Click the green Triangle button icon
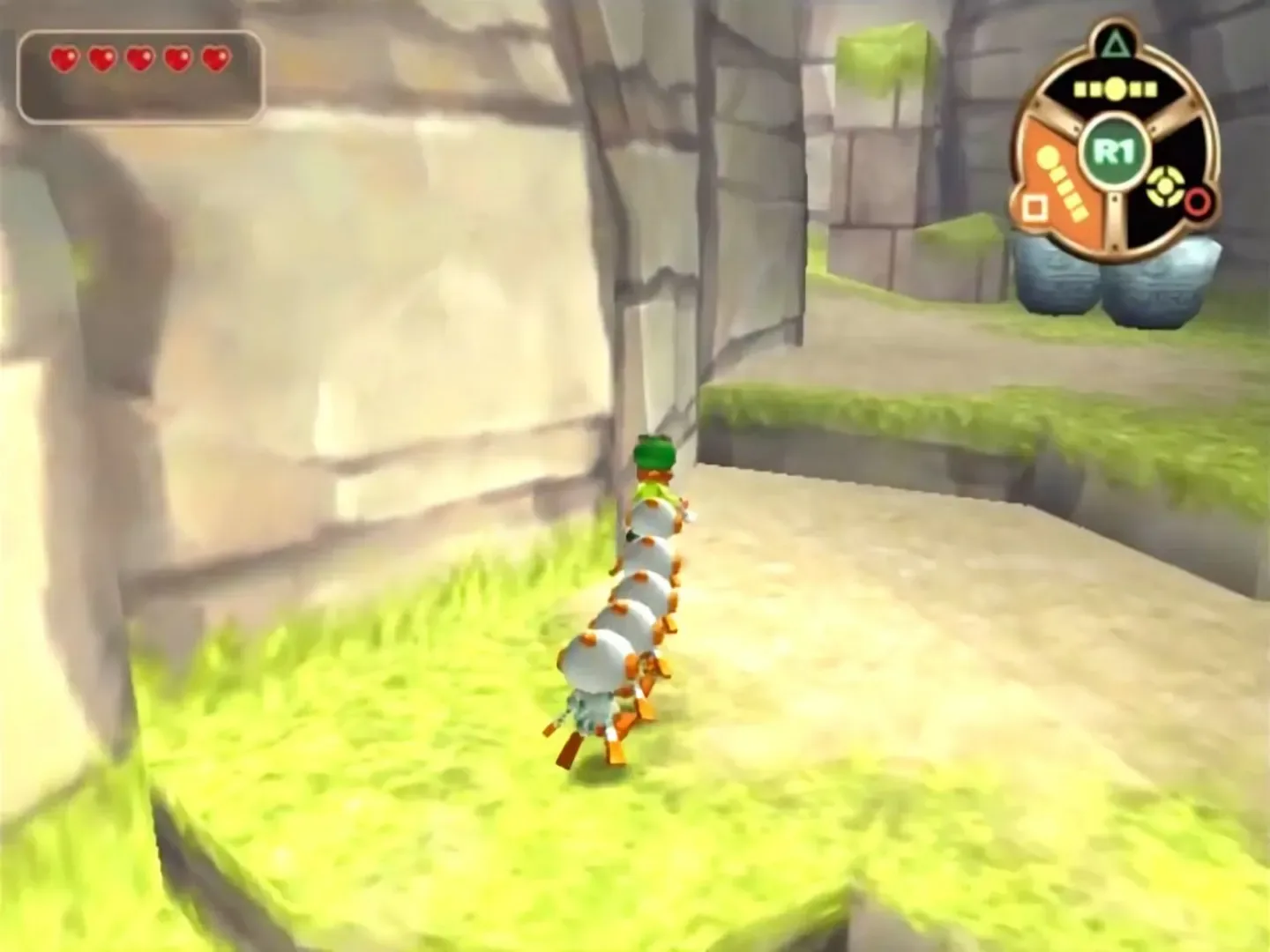Viewport: 1270px width, 952px height. [1114, 43]
